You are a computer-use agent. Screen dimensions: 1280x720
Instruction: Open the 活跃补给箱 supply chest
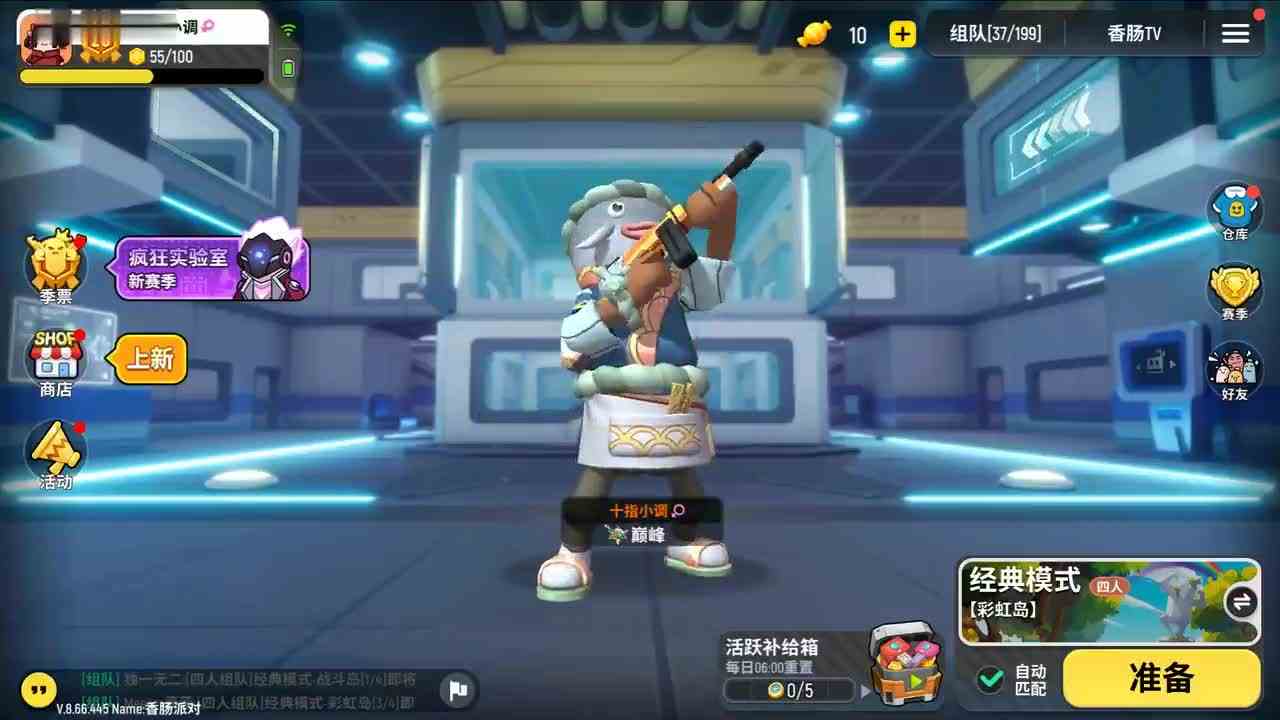point(898,665)
